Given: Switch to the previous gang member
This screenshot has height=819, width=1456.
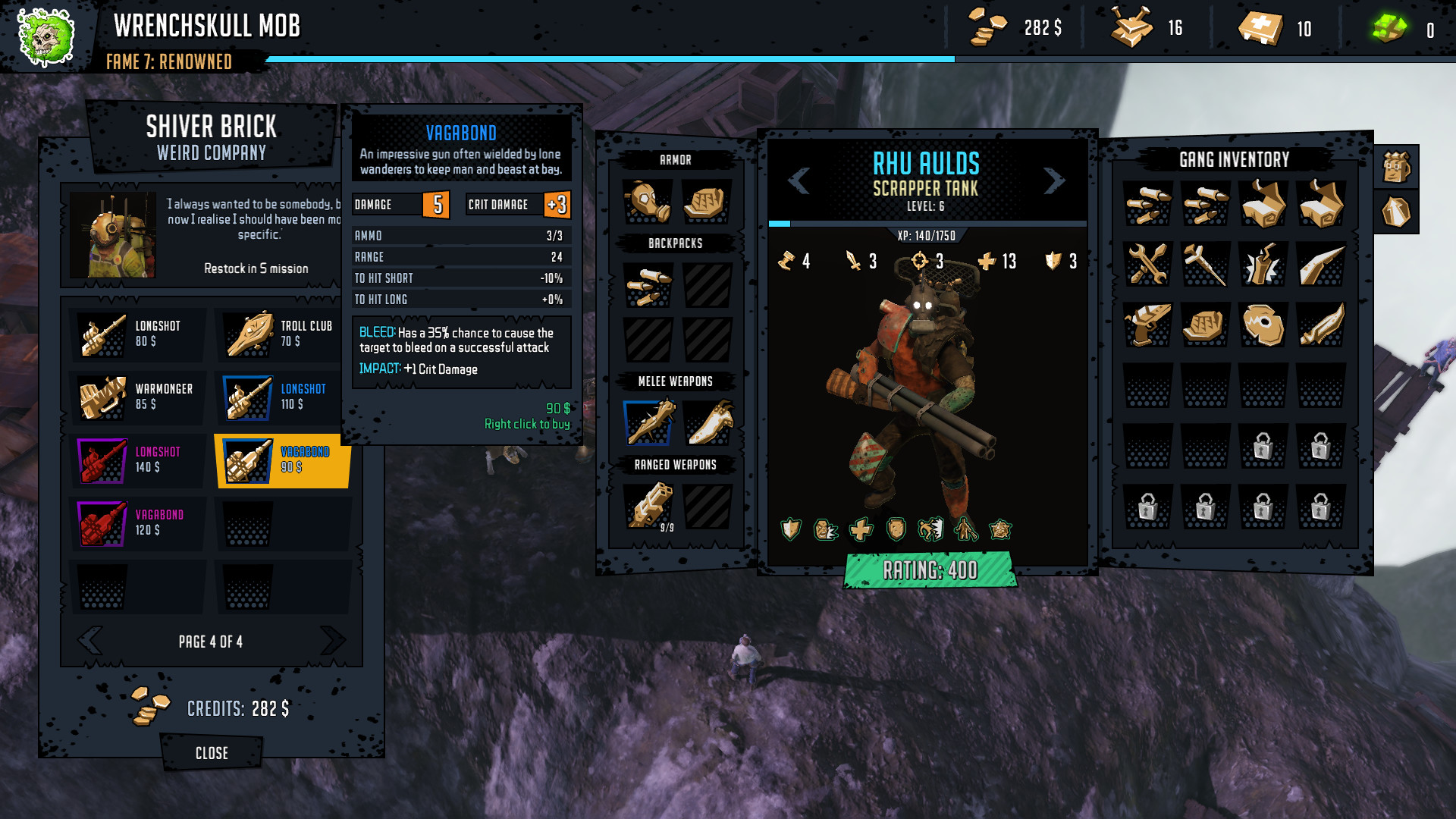Looking at the screenshot, I should (x=799, y=180).
